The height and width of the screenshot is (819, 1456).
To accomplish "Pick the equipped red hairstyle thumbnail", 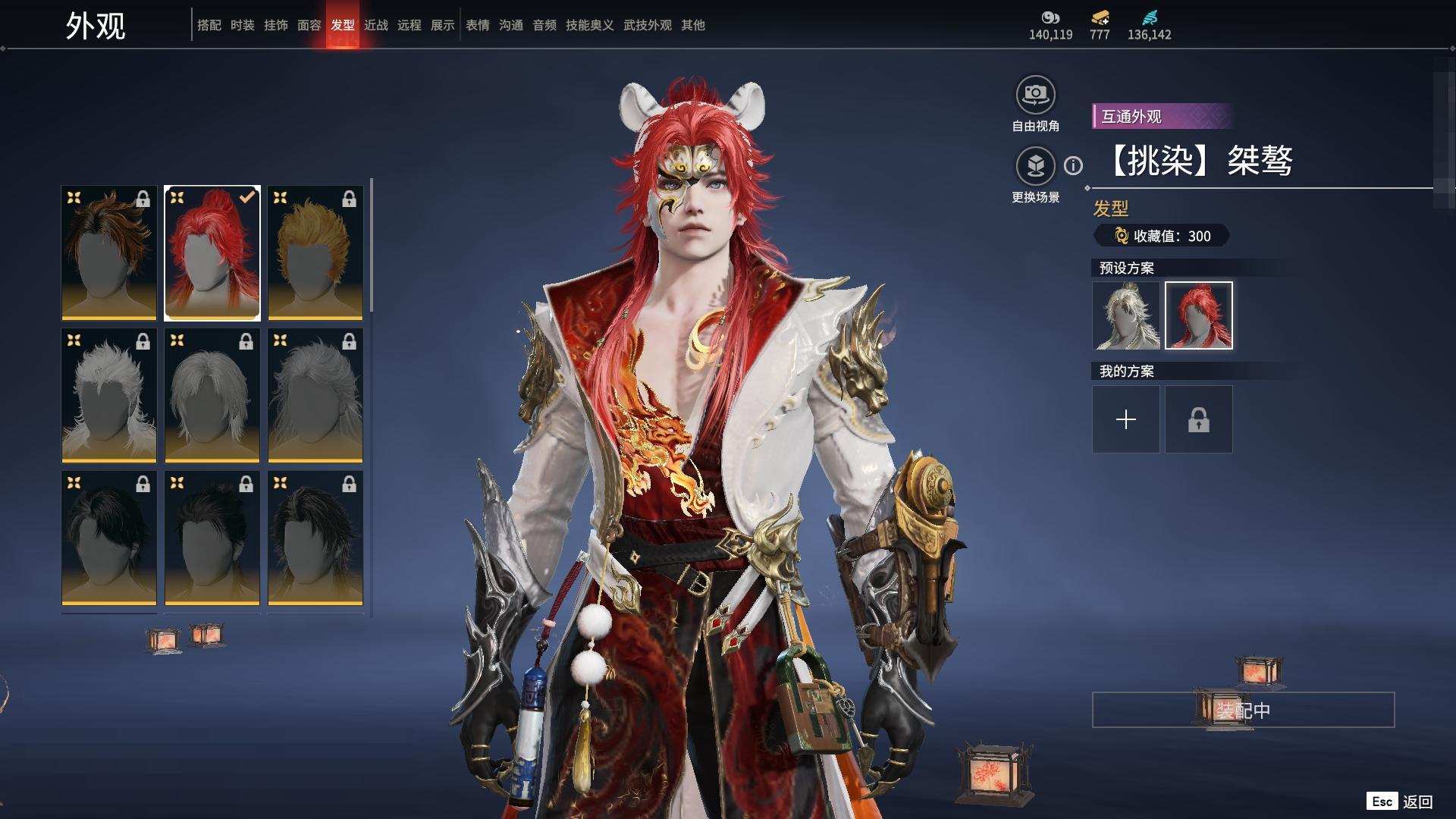I will pyautogui.click(x=212, y=253).
